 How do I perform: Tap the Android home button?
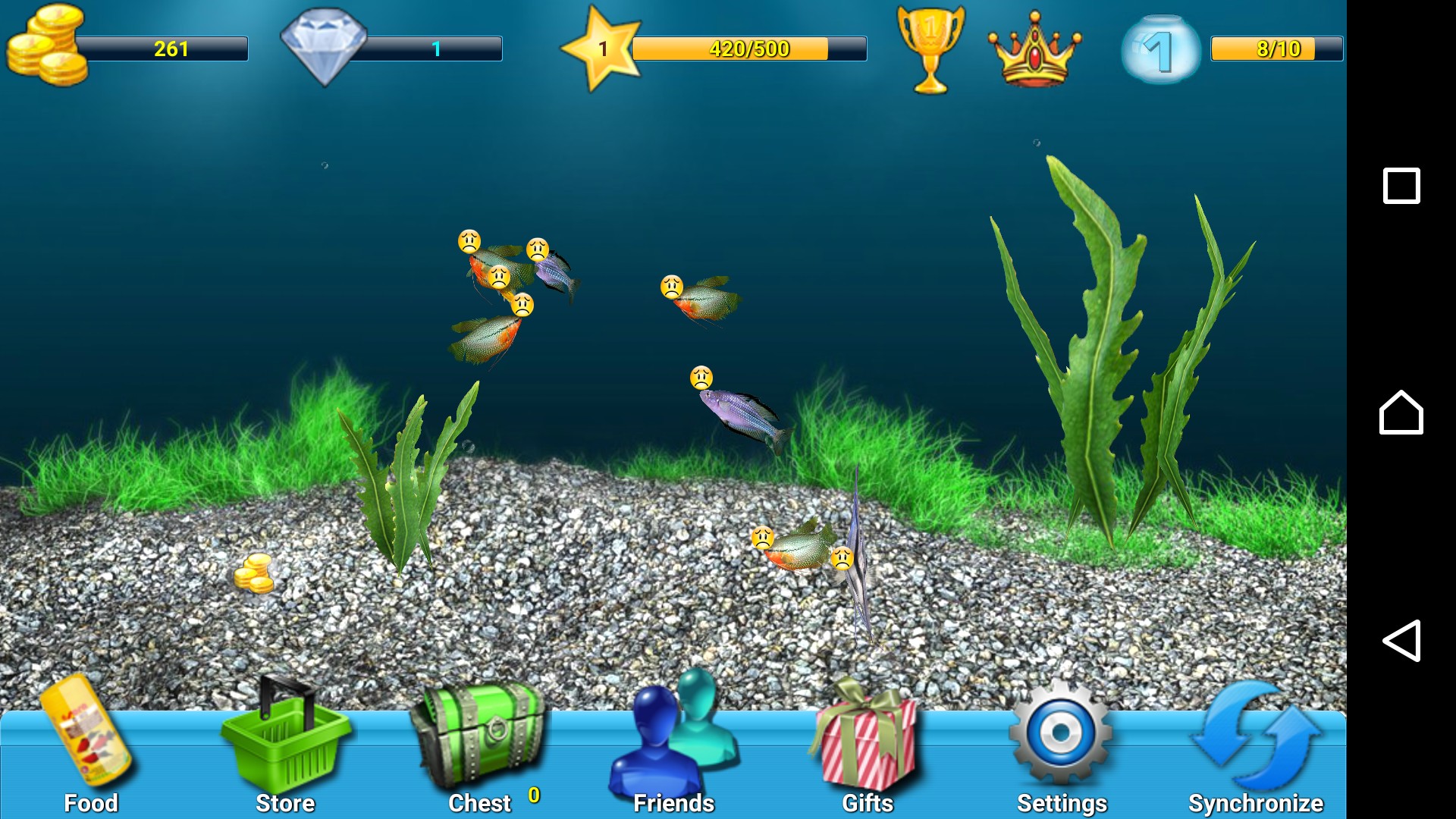[1401, 413]
